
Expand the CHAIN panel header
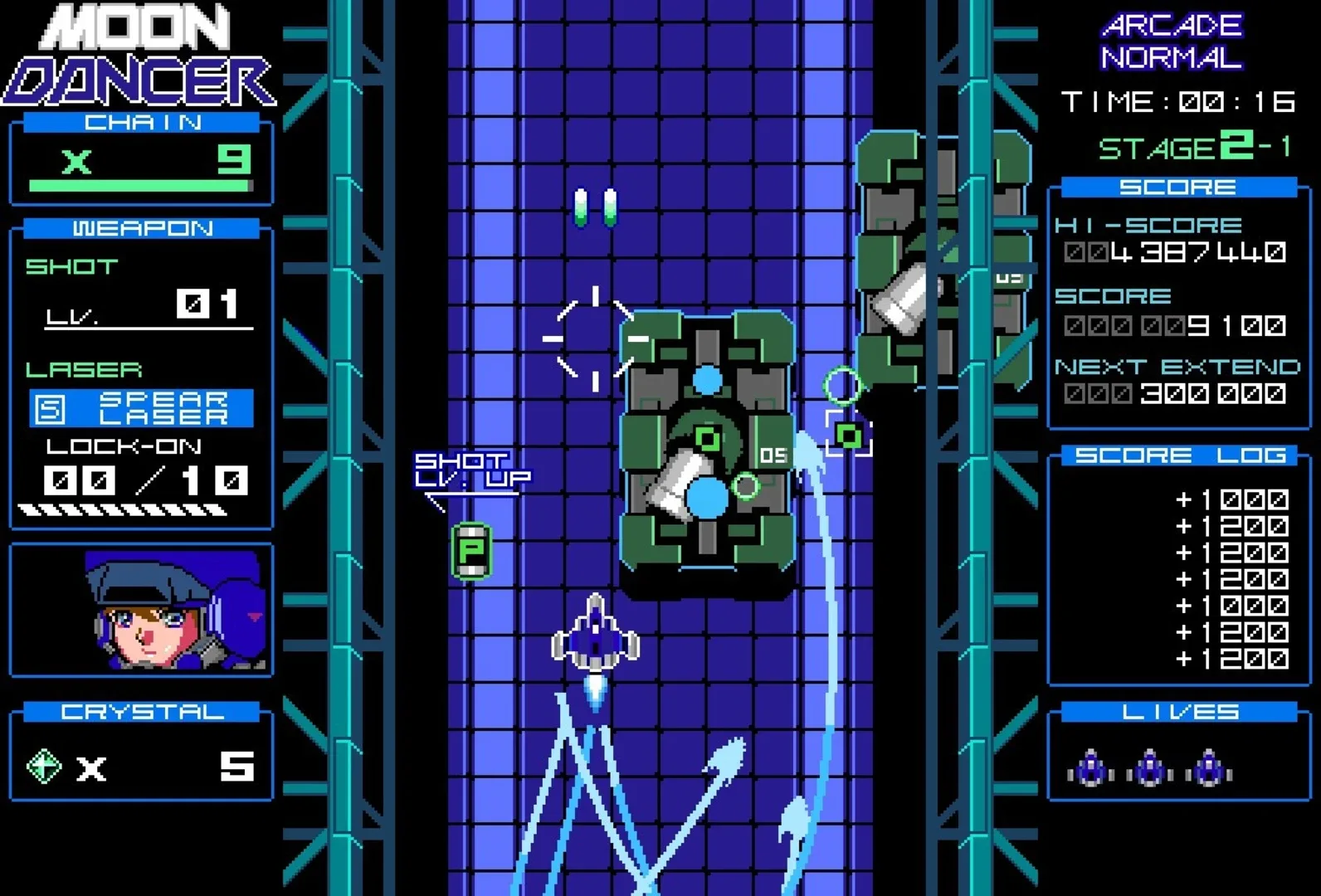pos(139,122)
